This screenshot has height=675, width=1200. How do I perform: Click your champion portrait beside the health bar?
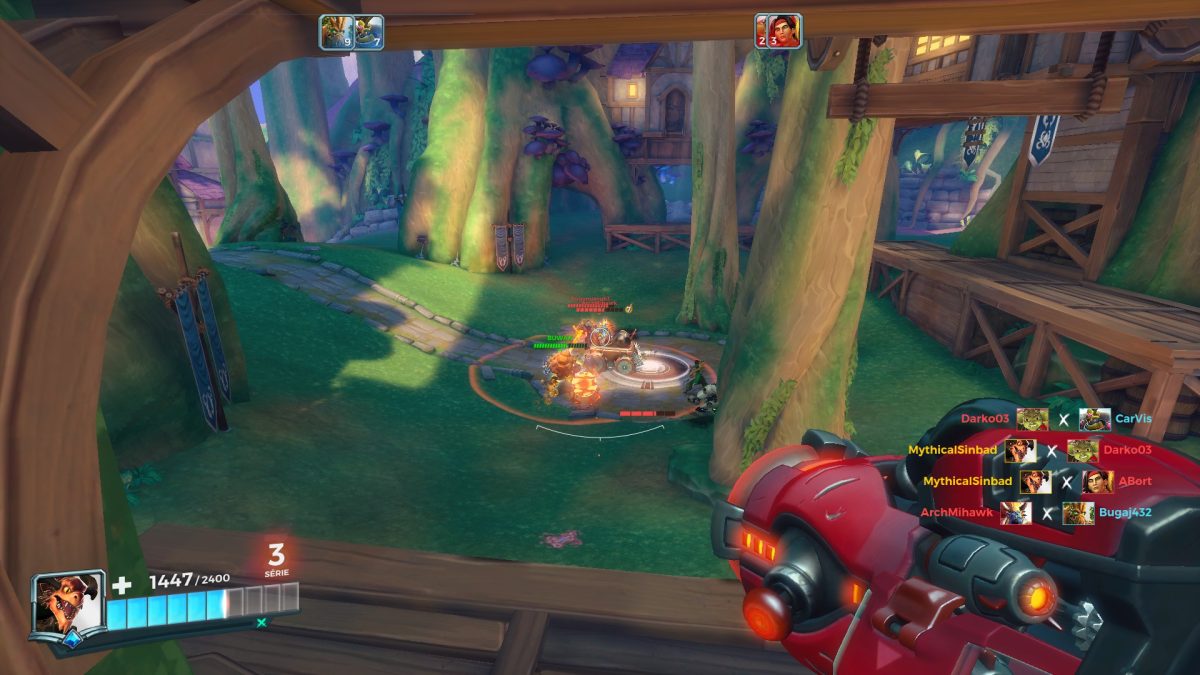click(x=68, y=604)
